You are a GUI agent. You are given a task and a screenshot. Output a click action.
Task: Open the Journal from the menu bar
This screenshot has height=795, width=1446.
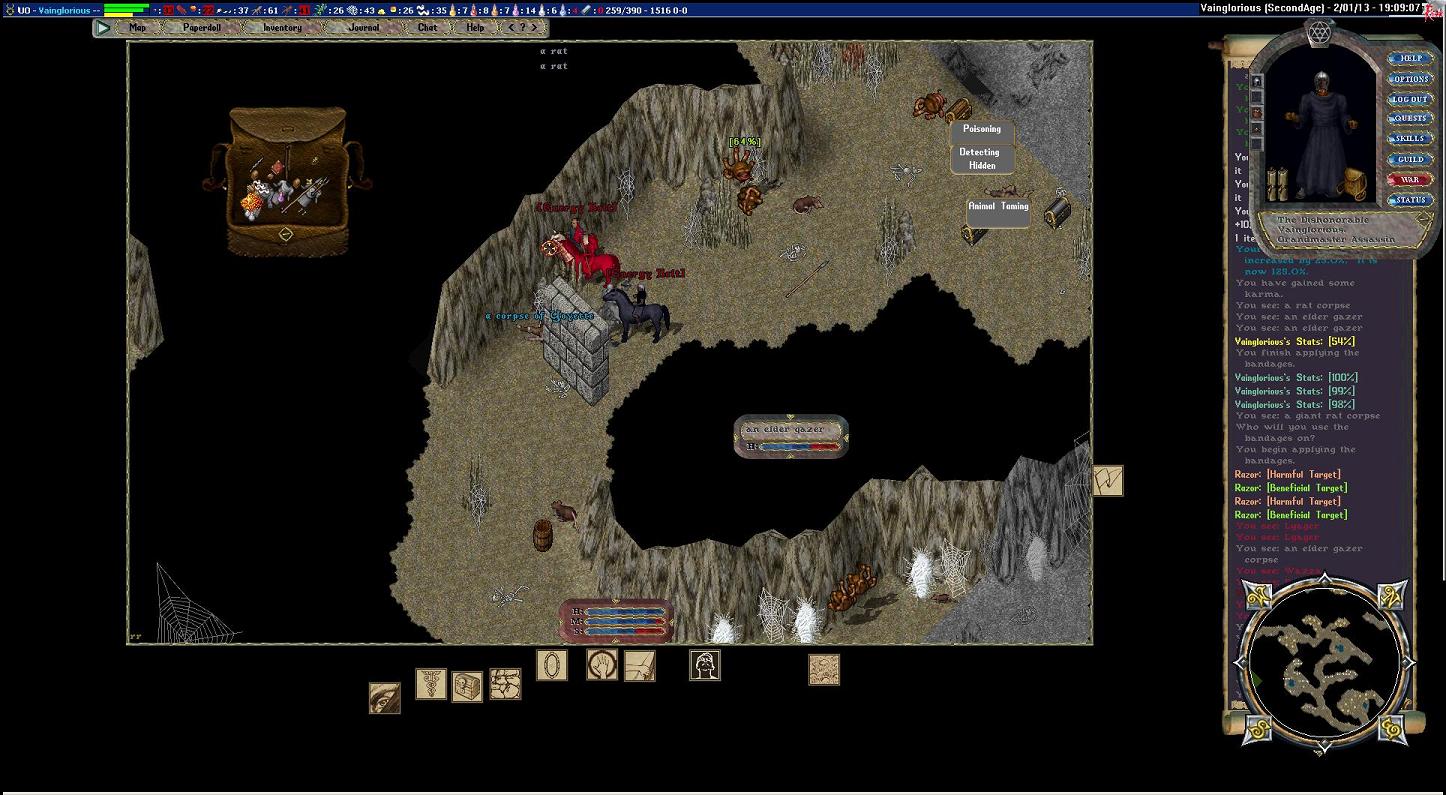(x=364, y=28)
